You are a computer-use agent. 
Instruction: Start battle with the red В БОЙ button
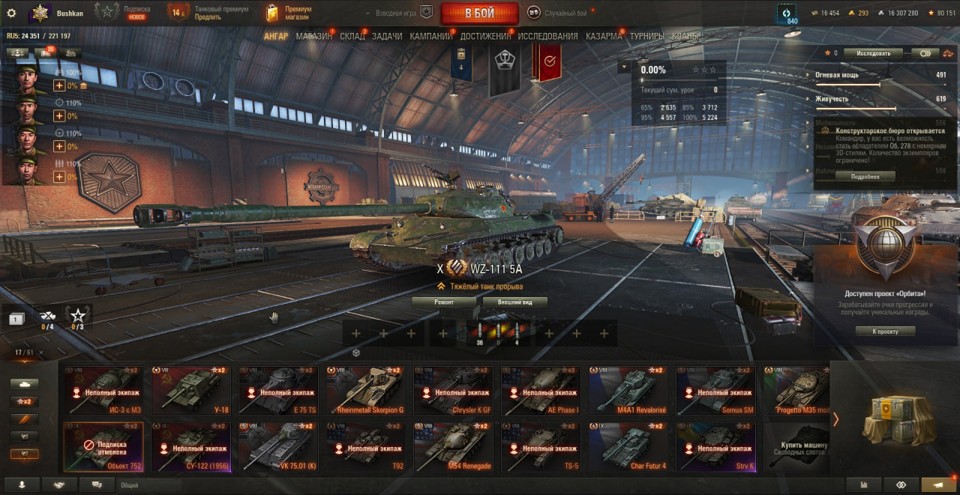(479, 13)
